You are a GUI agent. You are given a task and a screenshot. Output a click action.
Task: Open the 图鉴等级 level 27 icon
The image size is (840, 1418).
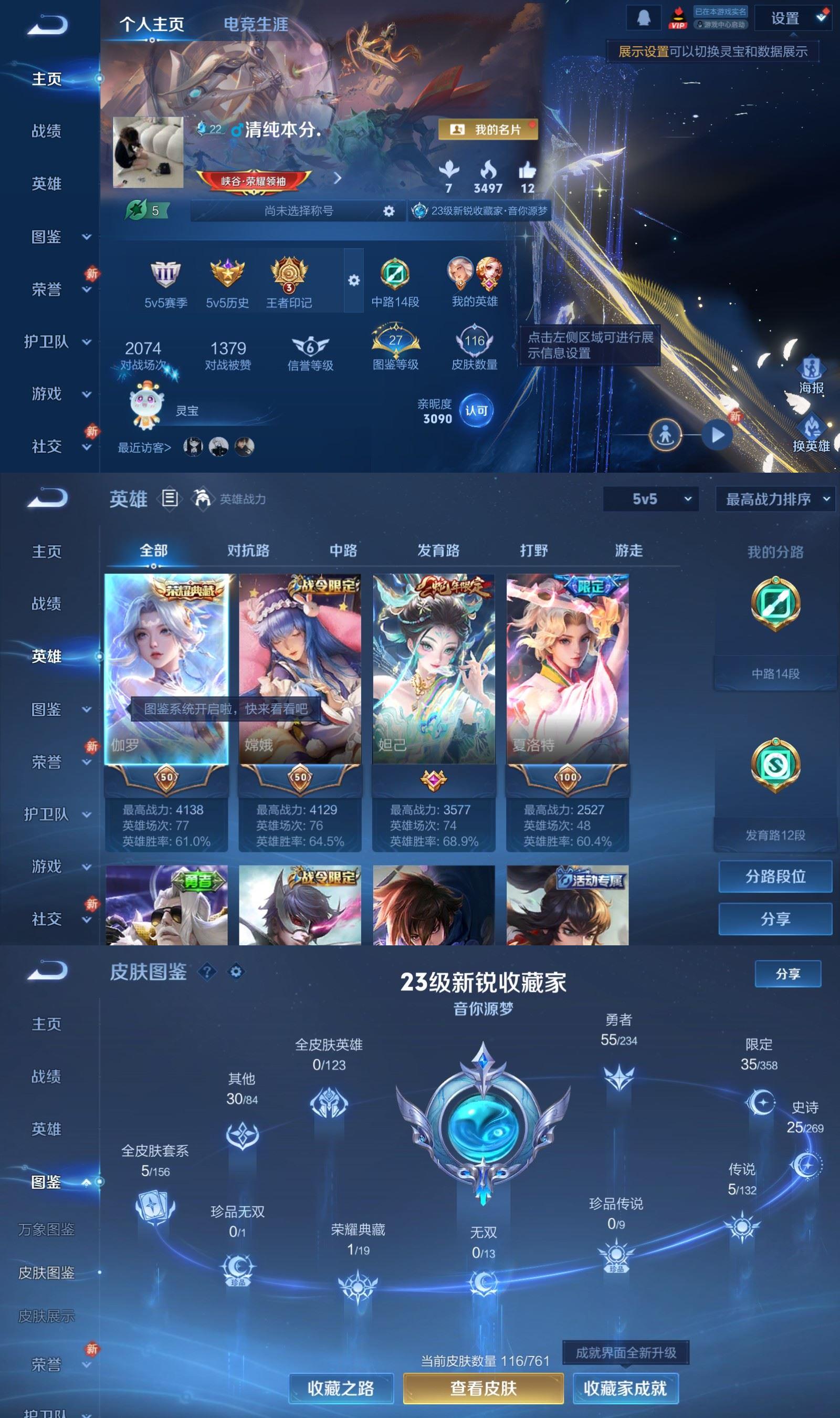pyautogui.click(x=396, y=340)
